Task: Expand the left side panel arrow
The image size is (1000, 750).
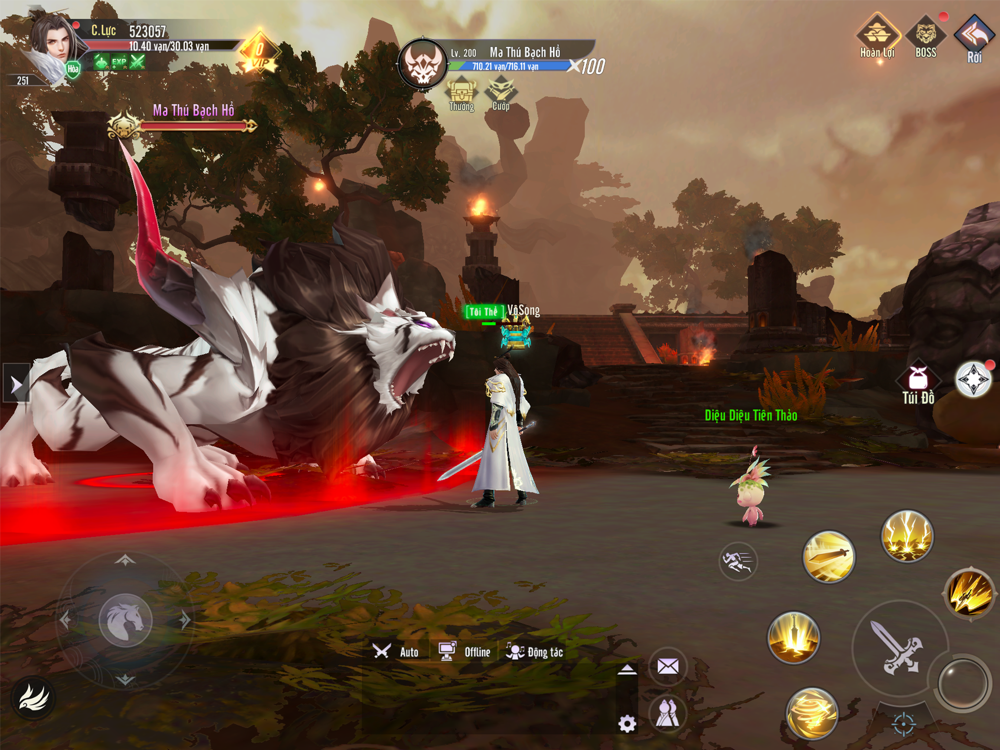Action: [x=15, y=383]
